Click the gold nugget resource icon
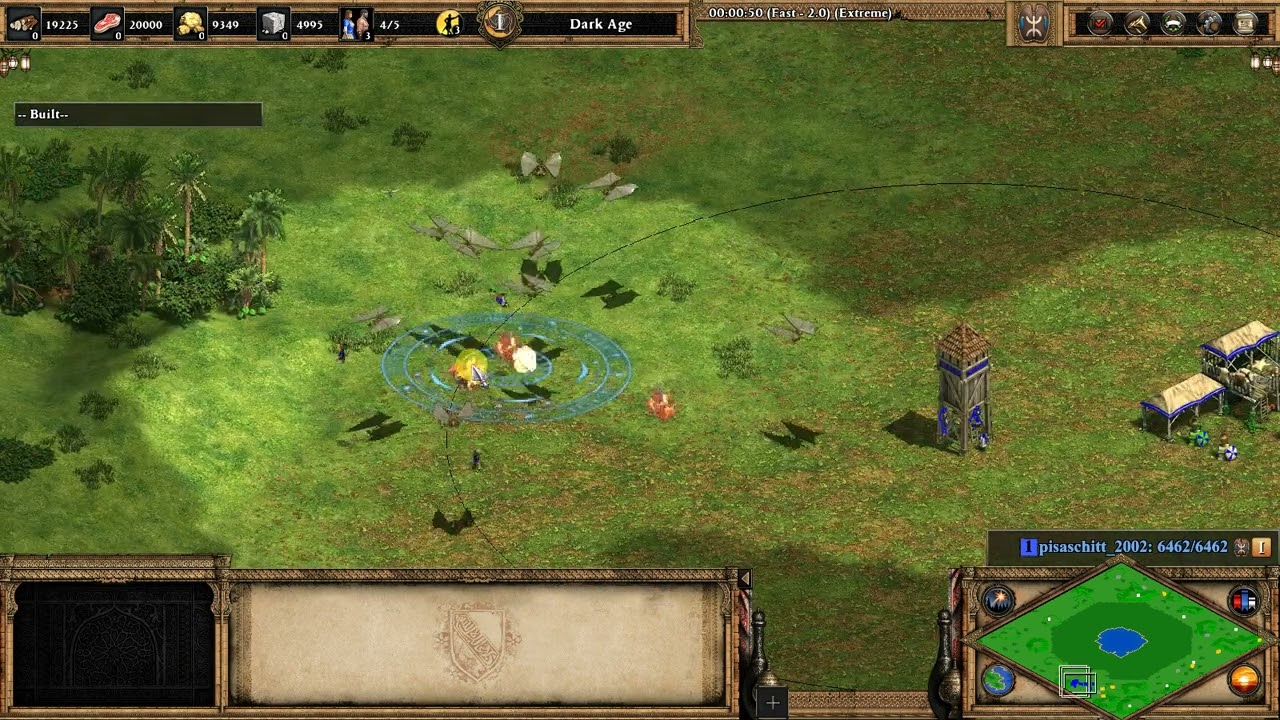The image size is (1280, 720). (190, 23)
